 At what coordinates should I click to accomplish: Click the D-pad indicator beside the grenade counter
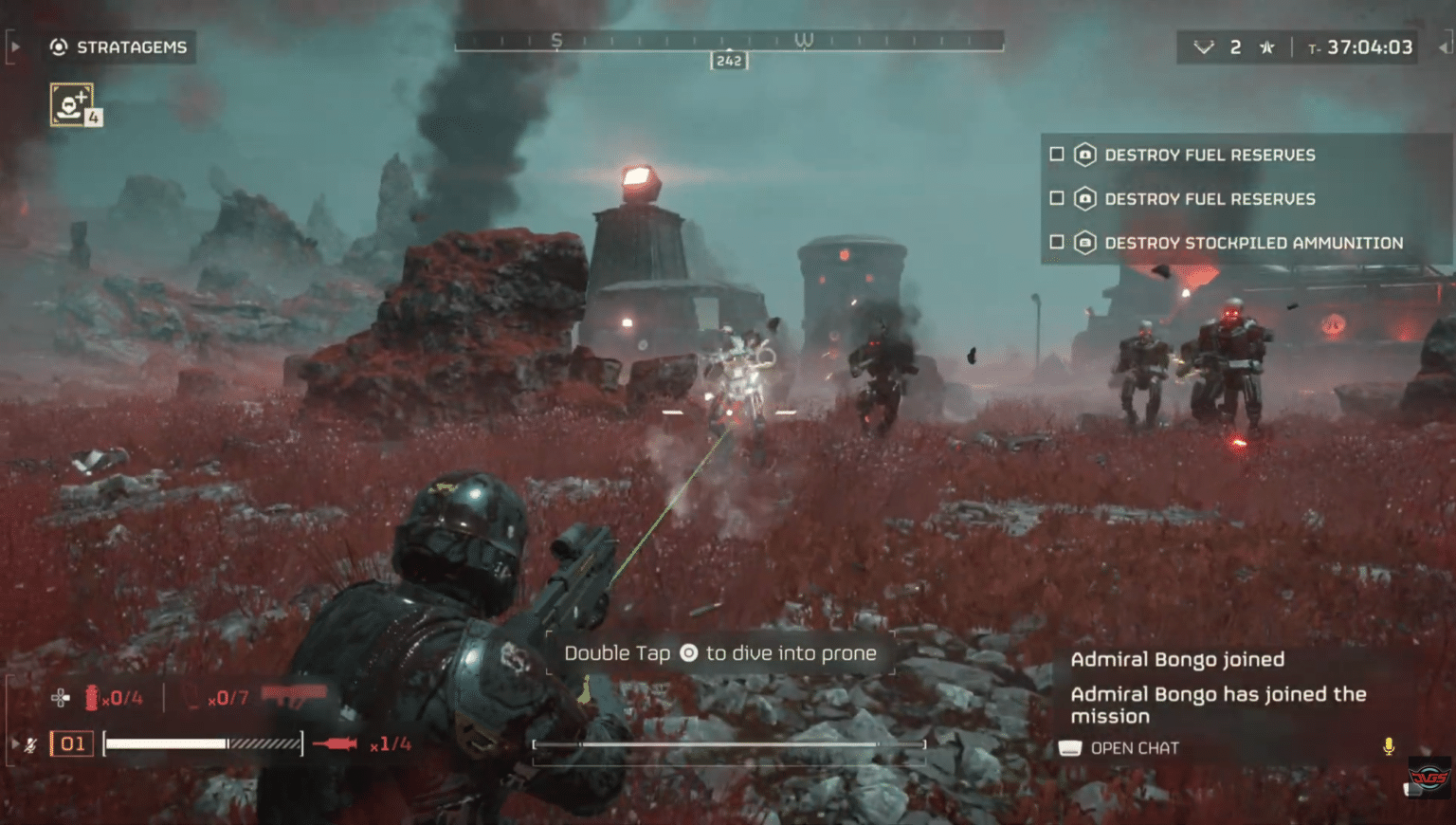pos(61,696)
